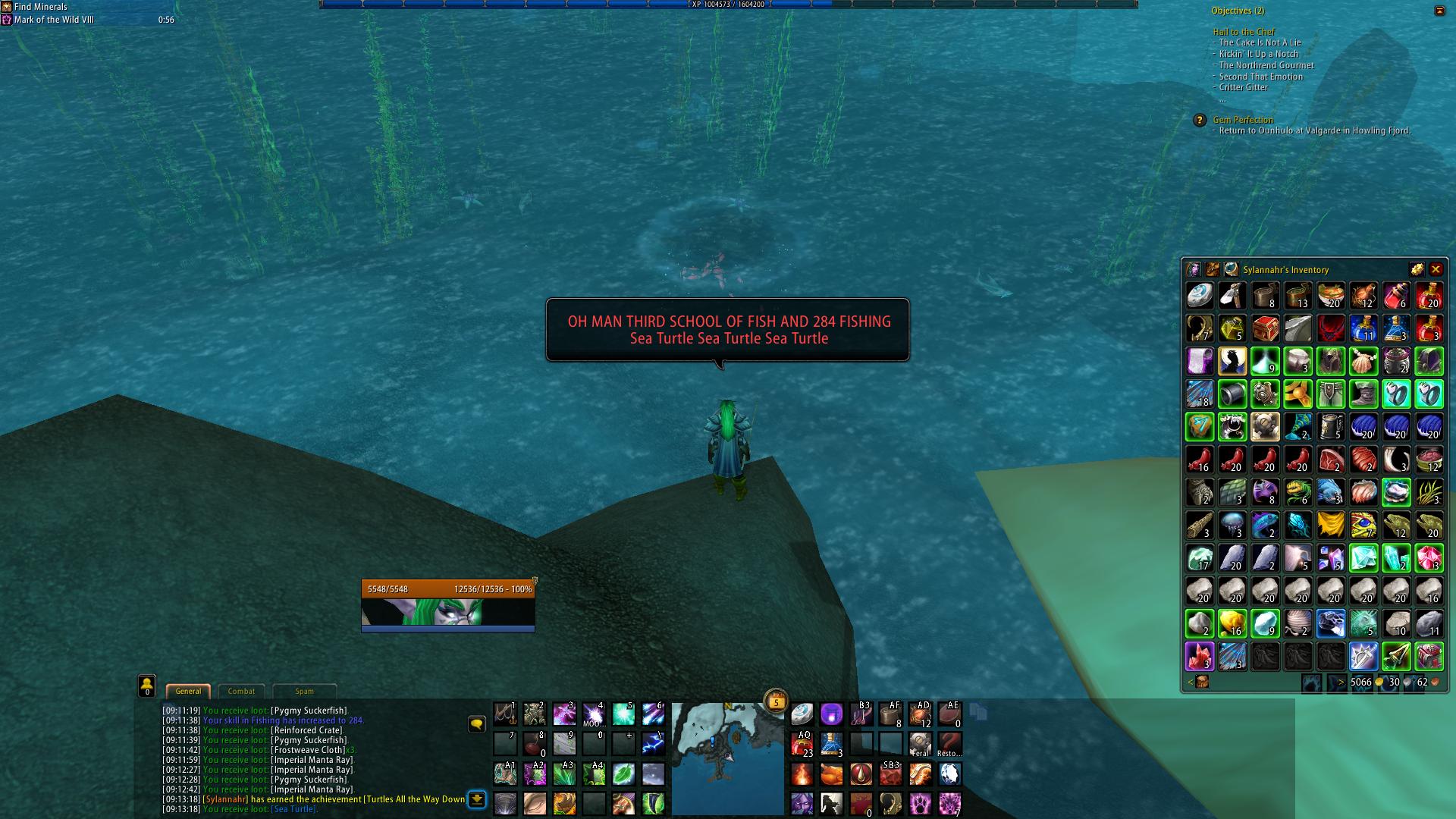Open the Spam chat tab
Viewport: 1456px width, 819px height.
click(x=304, y=691)
